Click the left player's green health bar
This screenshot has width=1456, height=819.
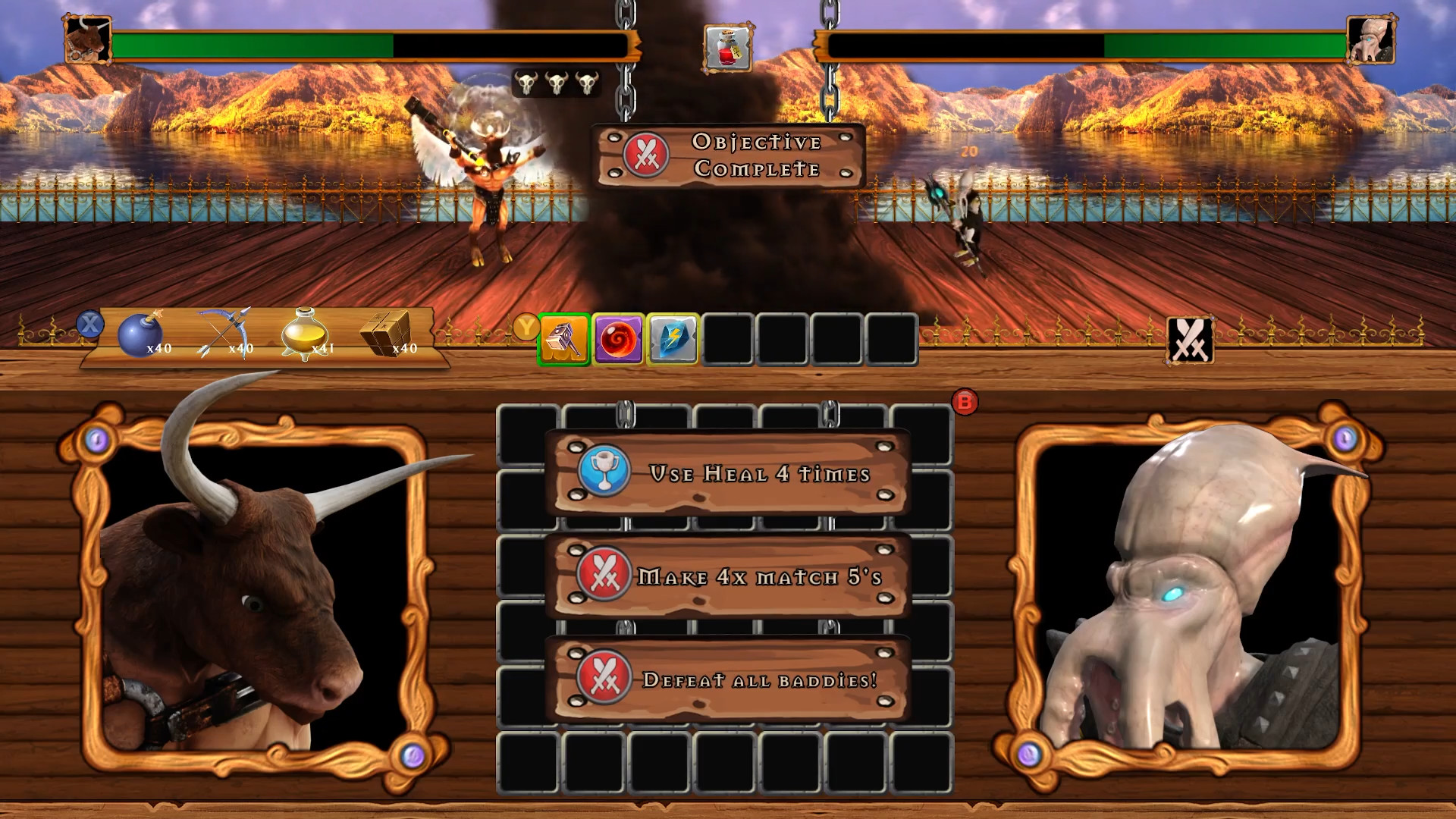(250, 45)
